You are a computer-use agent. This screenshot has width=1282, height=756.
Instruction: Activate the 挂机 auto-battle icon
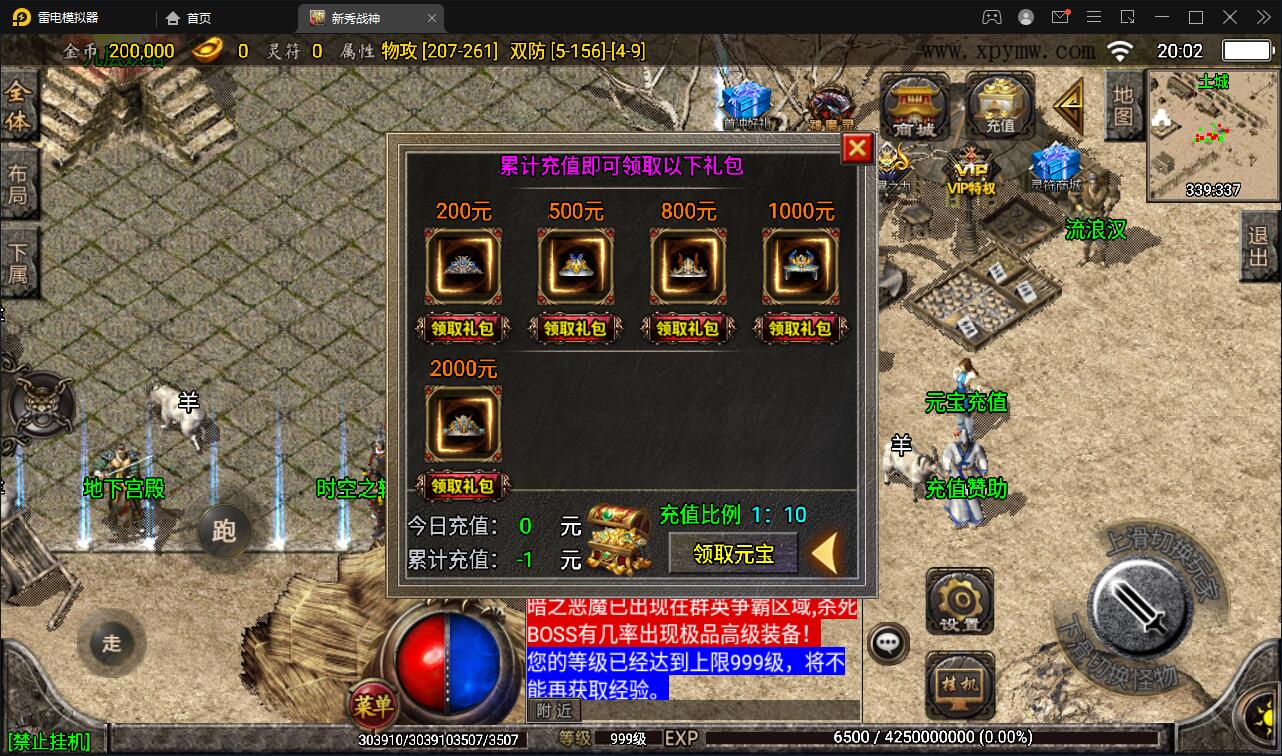tap(959, 684)
